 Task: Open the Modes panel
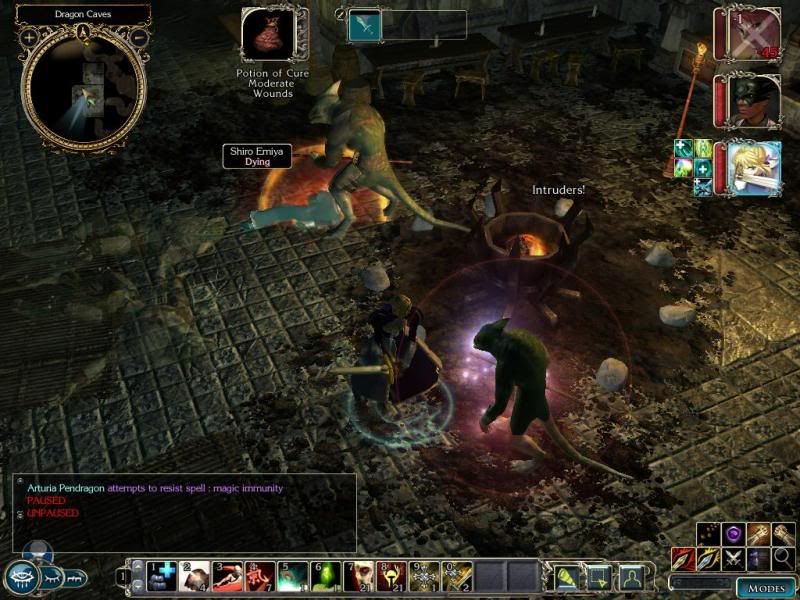point(766,588)
